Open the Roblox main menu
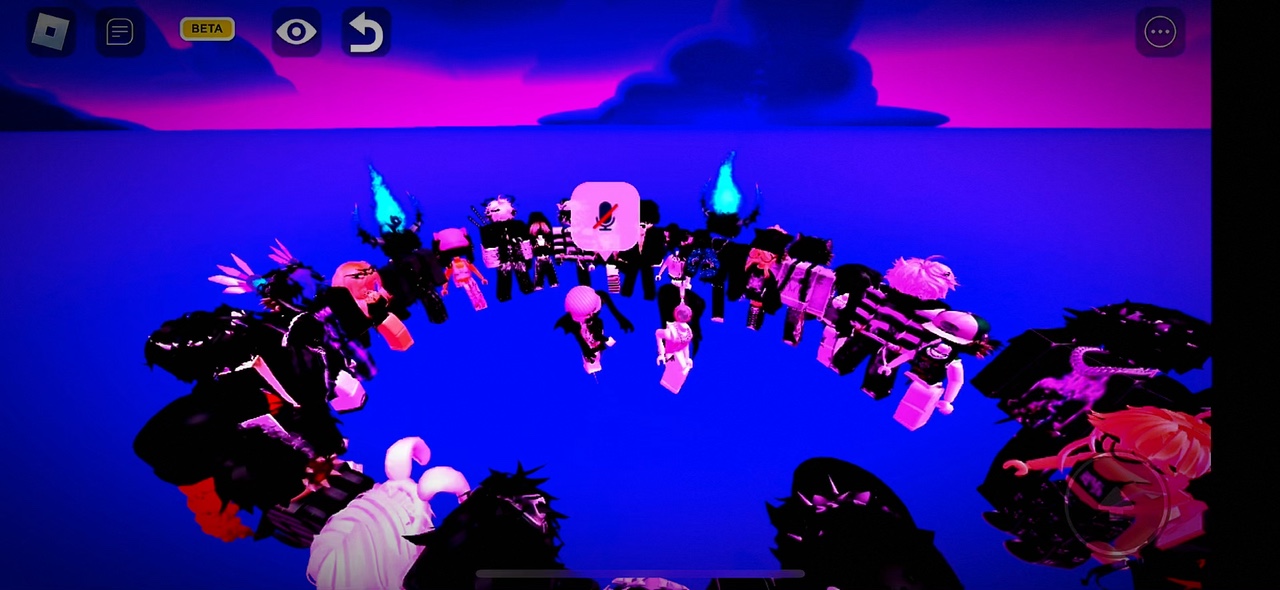 (50, 32)
